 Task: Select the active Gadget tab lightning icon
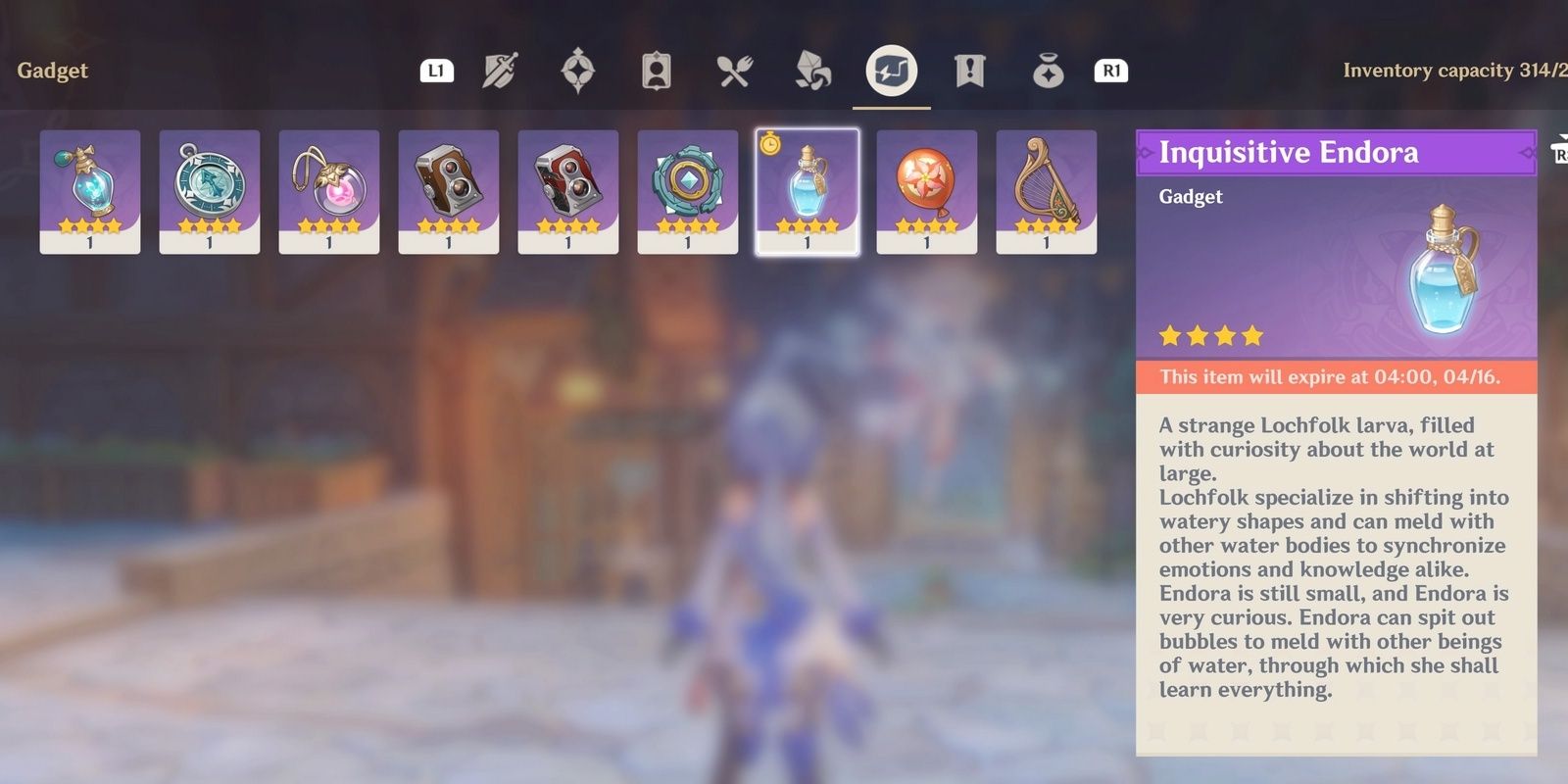[x=892, y=69]
